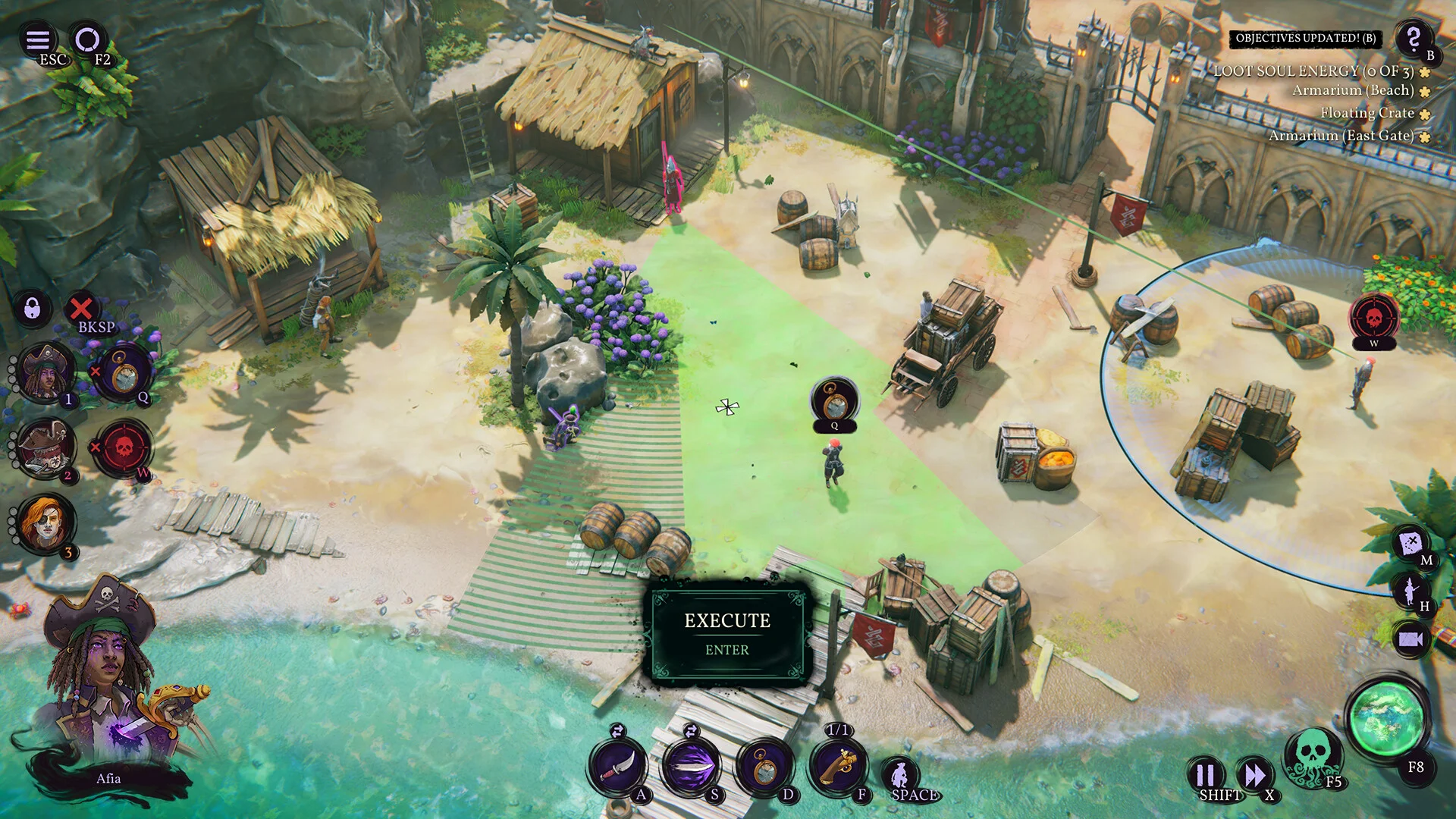The image size is (1456, 819).
Task: Open the question mark help panel
Action: pos(1413,39)
